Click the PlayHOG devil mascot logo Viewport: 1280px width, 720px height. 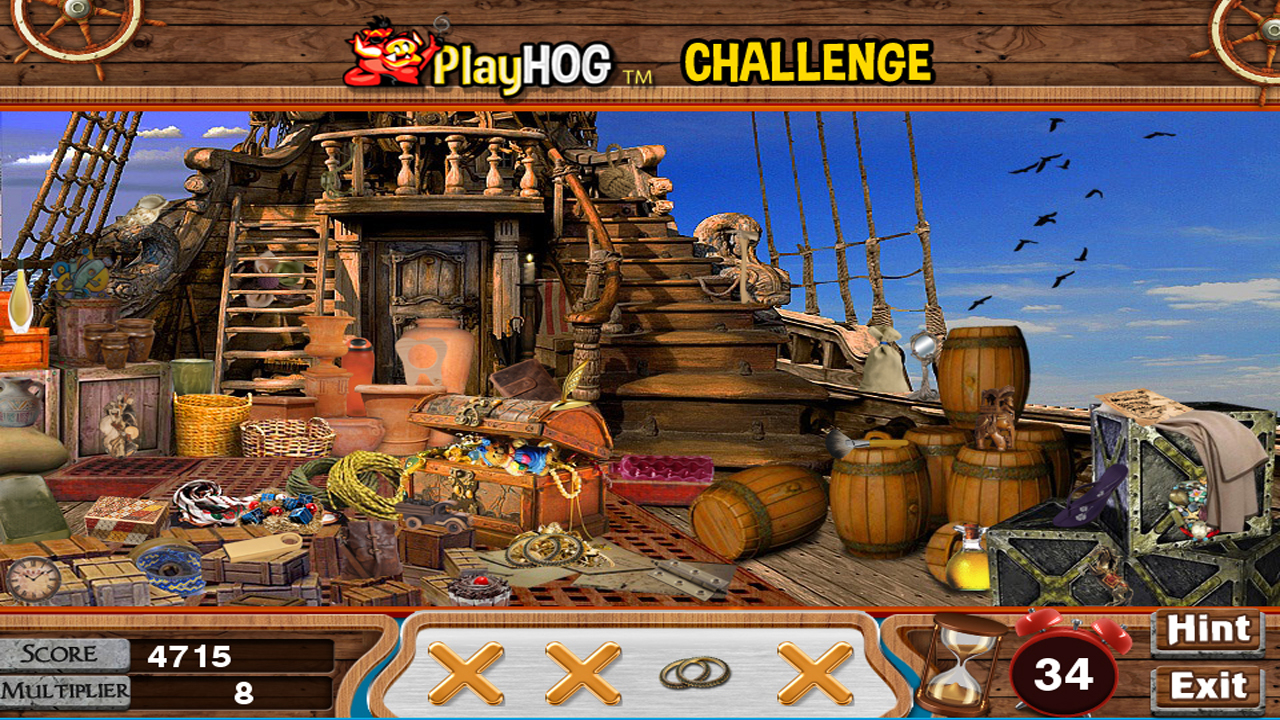point(385,57)
